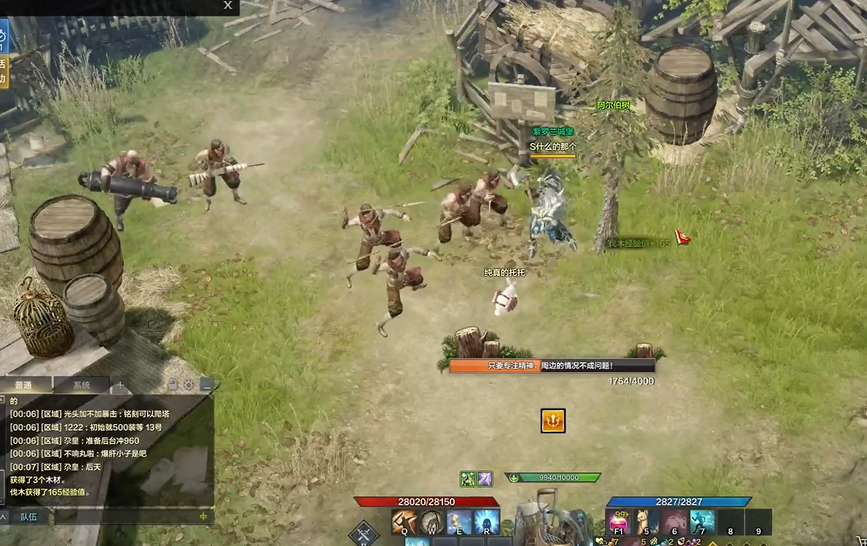Image resolution: width=867 pixels, height=546 pixels.
Task: Select the 队伍 chat channel button
Action: tap(28, 516)
